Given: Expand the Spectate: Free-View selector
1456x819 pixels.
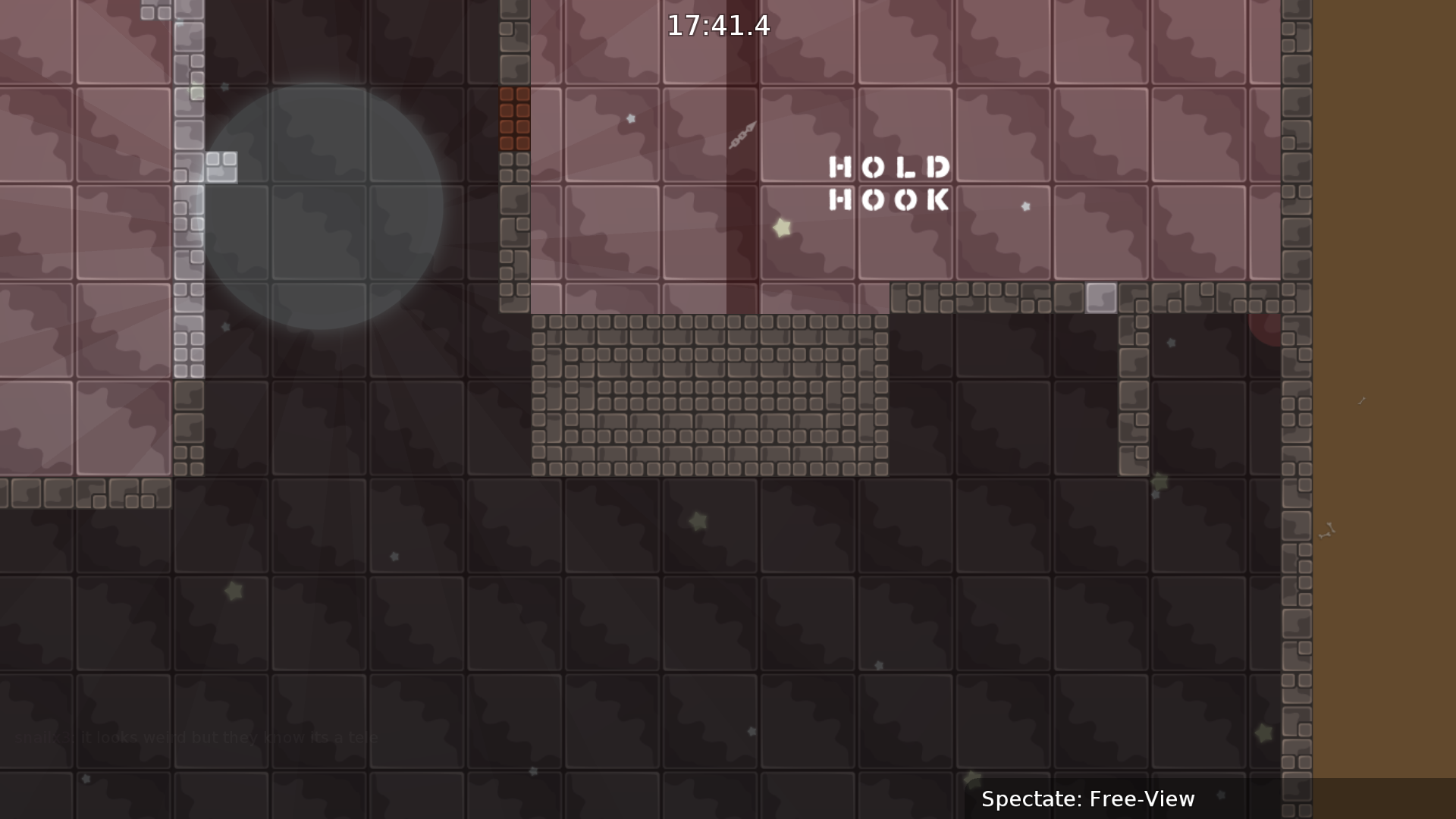Looking at the screenshot, I should pyautogui.click(x=1088, y=799).
